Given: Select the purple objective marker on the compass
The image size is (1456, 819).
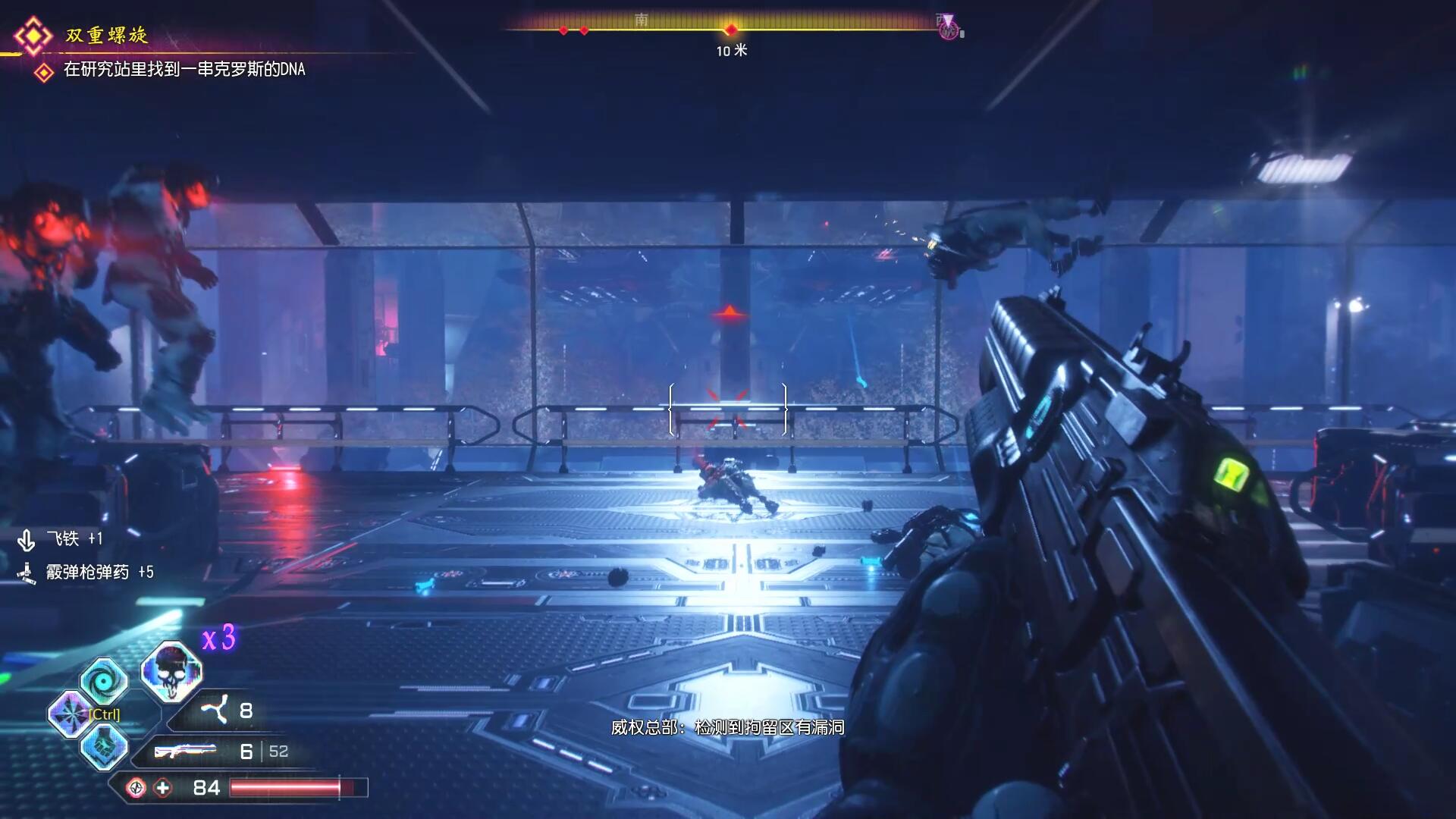Looking at the screenshot, I should pos(948,28).
